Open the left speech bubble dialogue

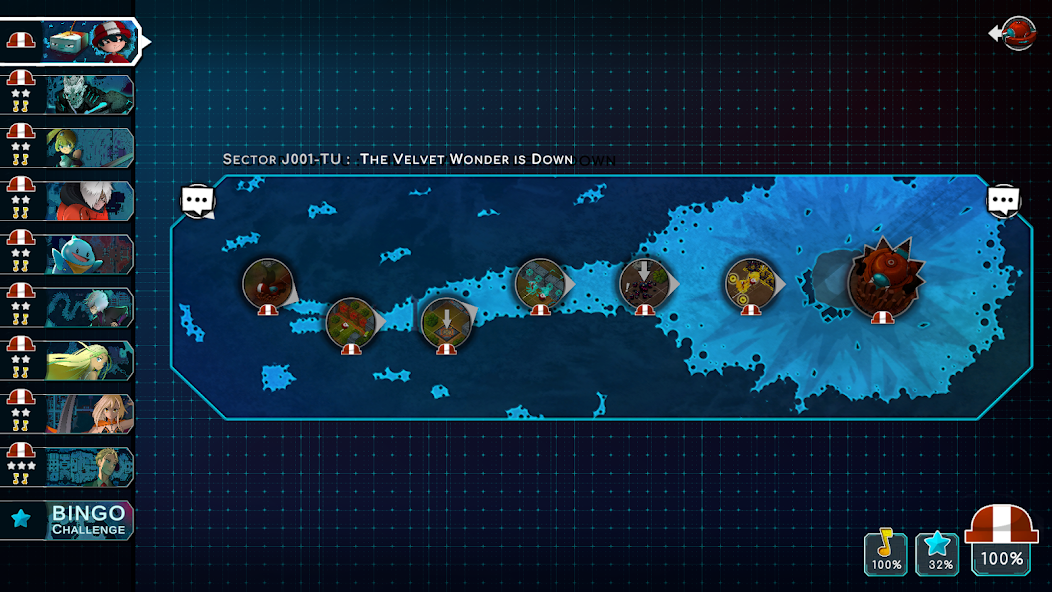click(x=198, y=200)
